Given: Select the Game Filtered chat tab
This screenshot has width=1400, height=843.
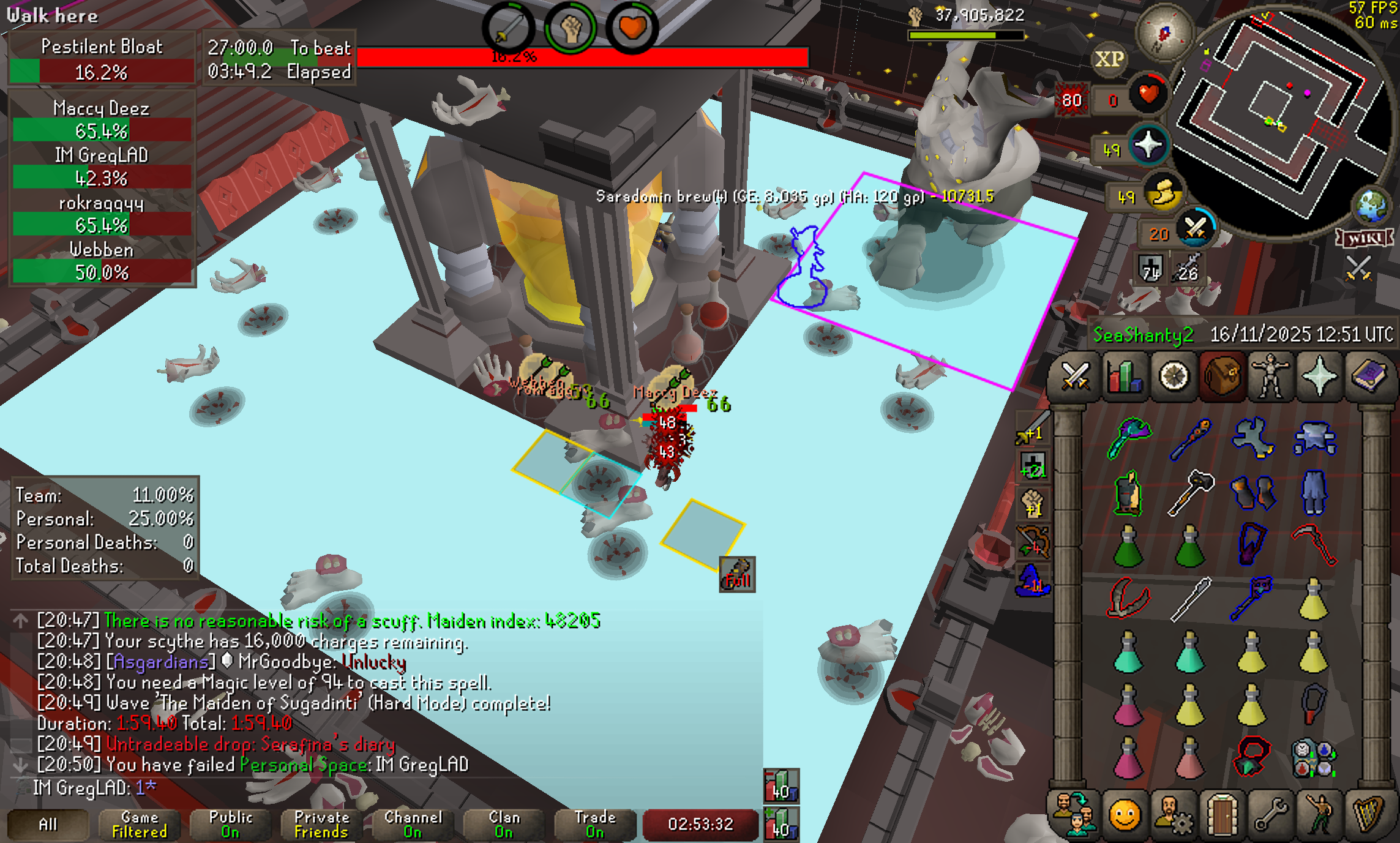Looking at the screenshot, I should [140, 824].
